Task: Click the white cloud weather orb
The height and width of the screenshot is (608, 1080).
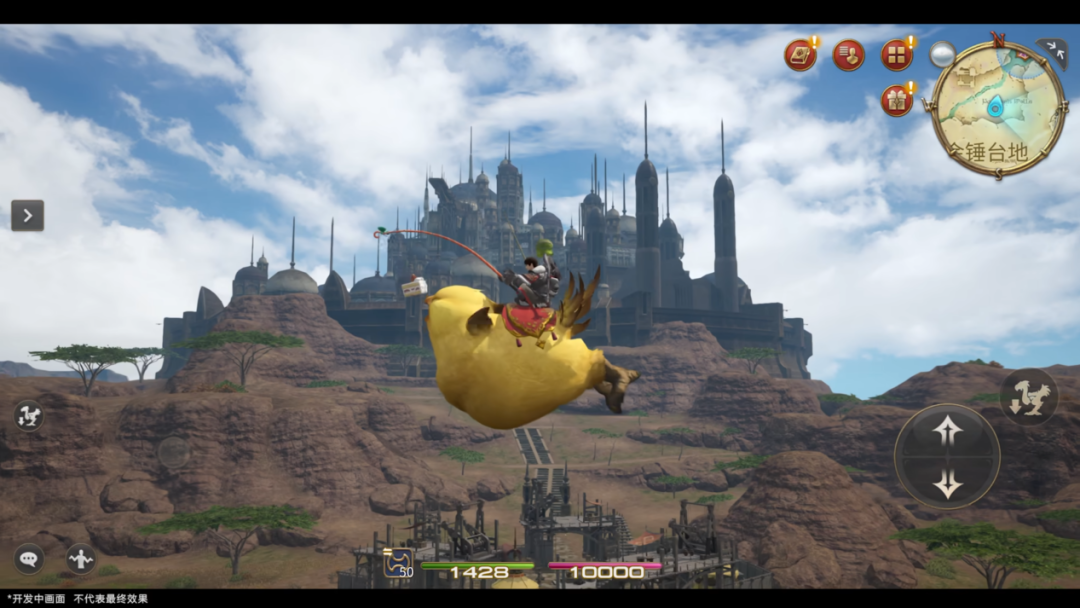Action: [942, 54]
